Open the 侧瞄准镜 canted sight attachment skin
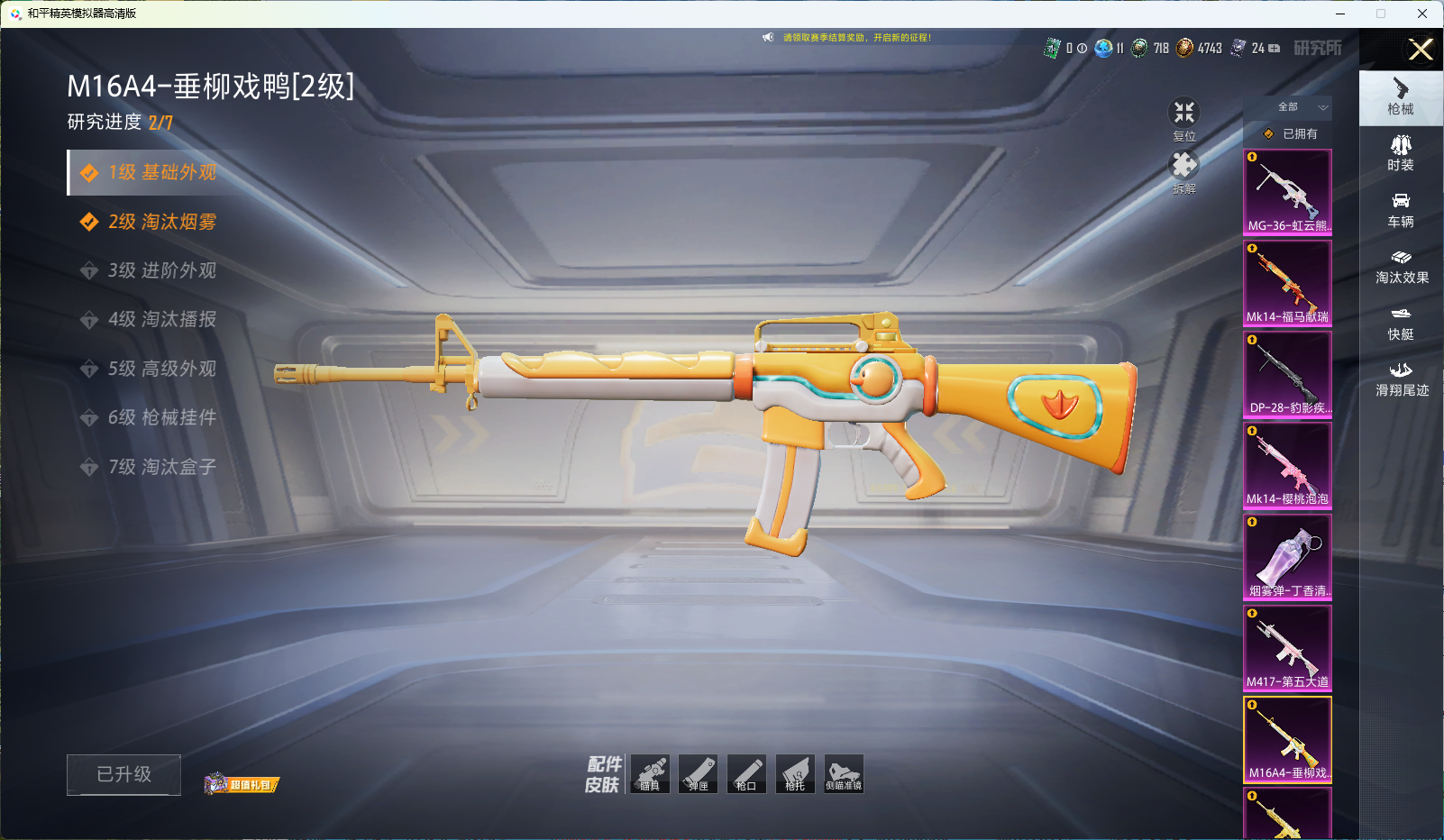 click(844, 774)
